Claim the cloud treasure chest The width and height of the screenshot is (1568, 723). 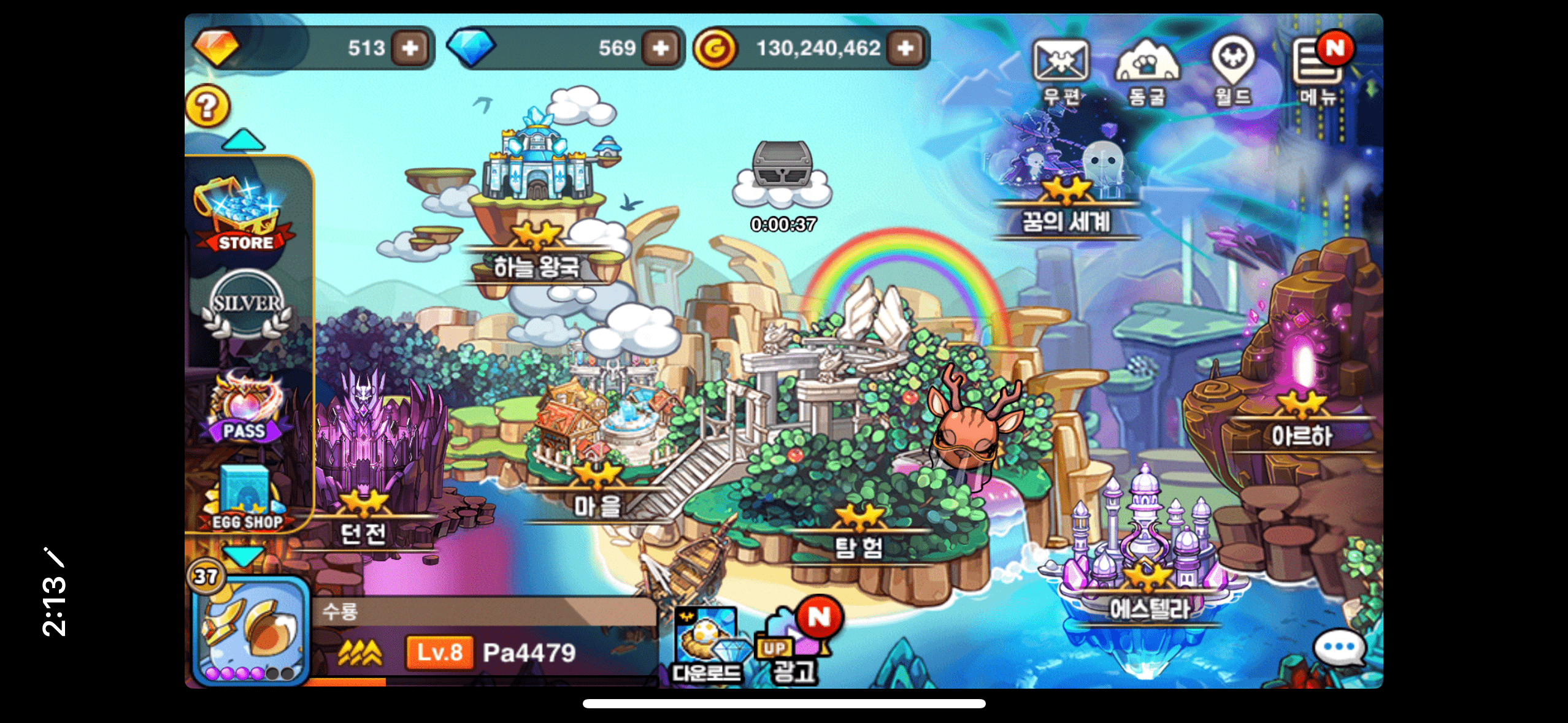782,175
